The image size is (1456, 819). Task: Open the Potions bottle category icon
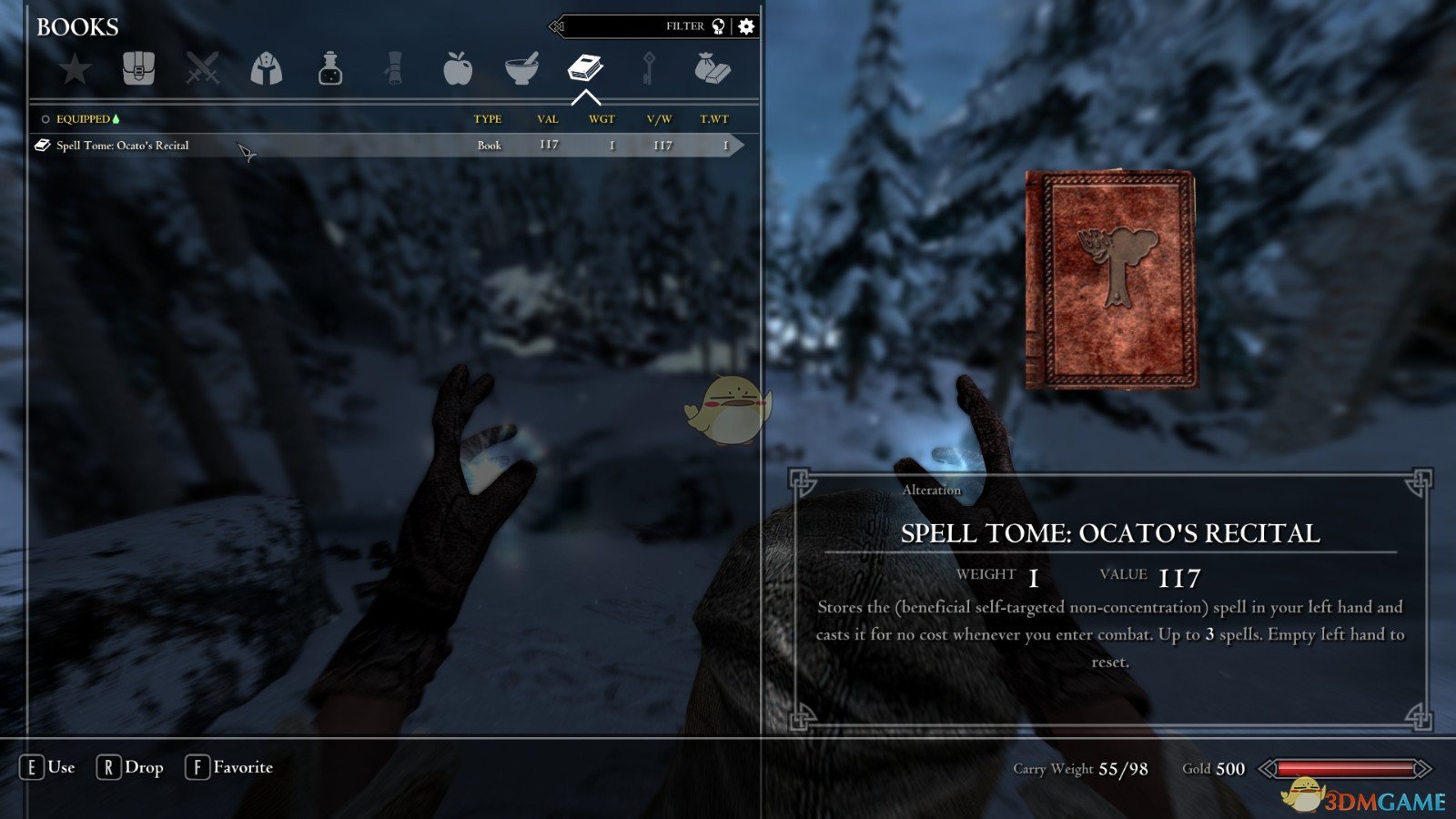(328, 68)
